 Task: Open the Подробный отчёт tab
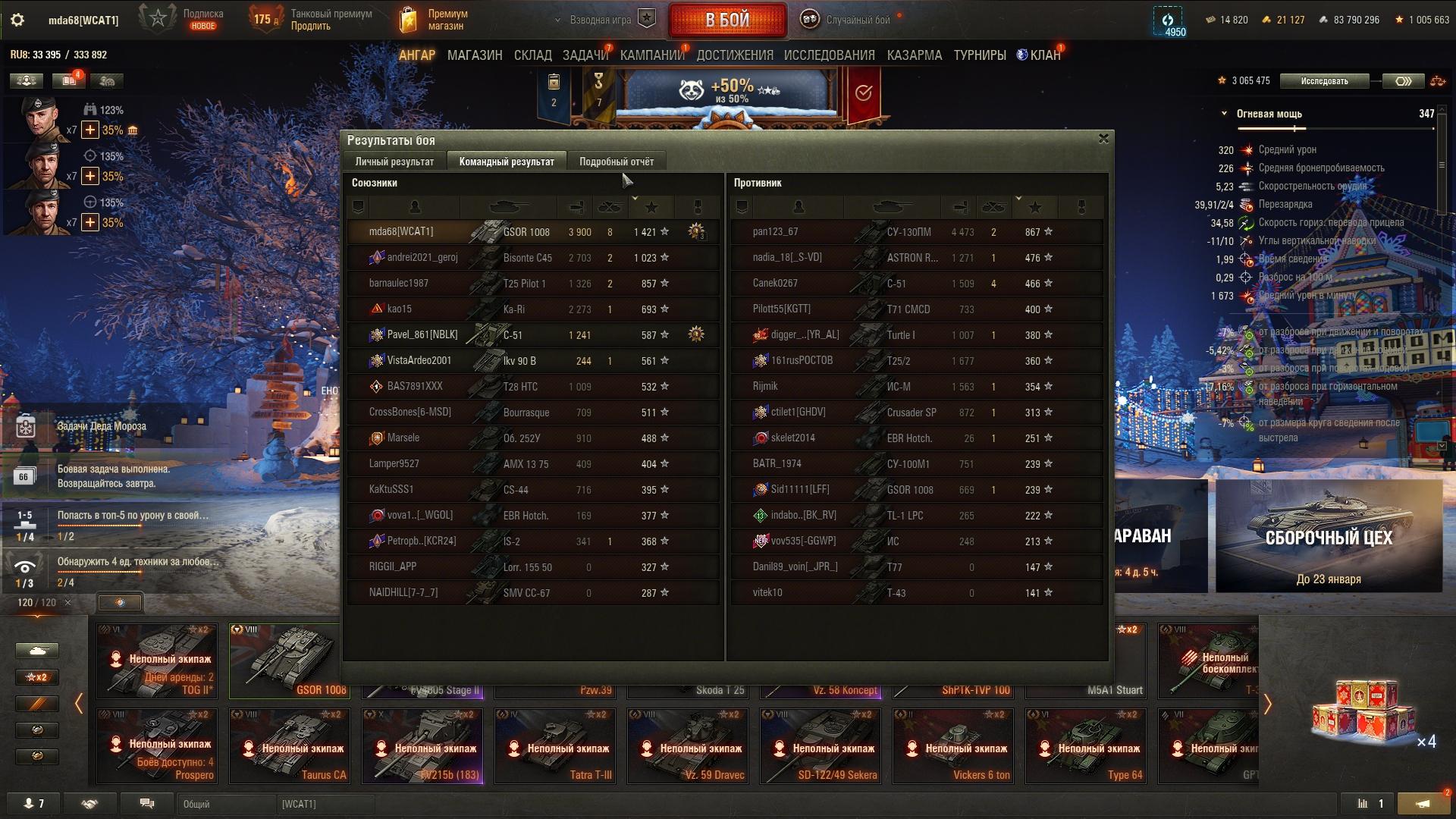point(616,162)
